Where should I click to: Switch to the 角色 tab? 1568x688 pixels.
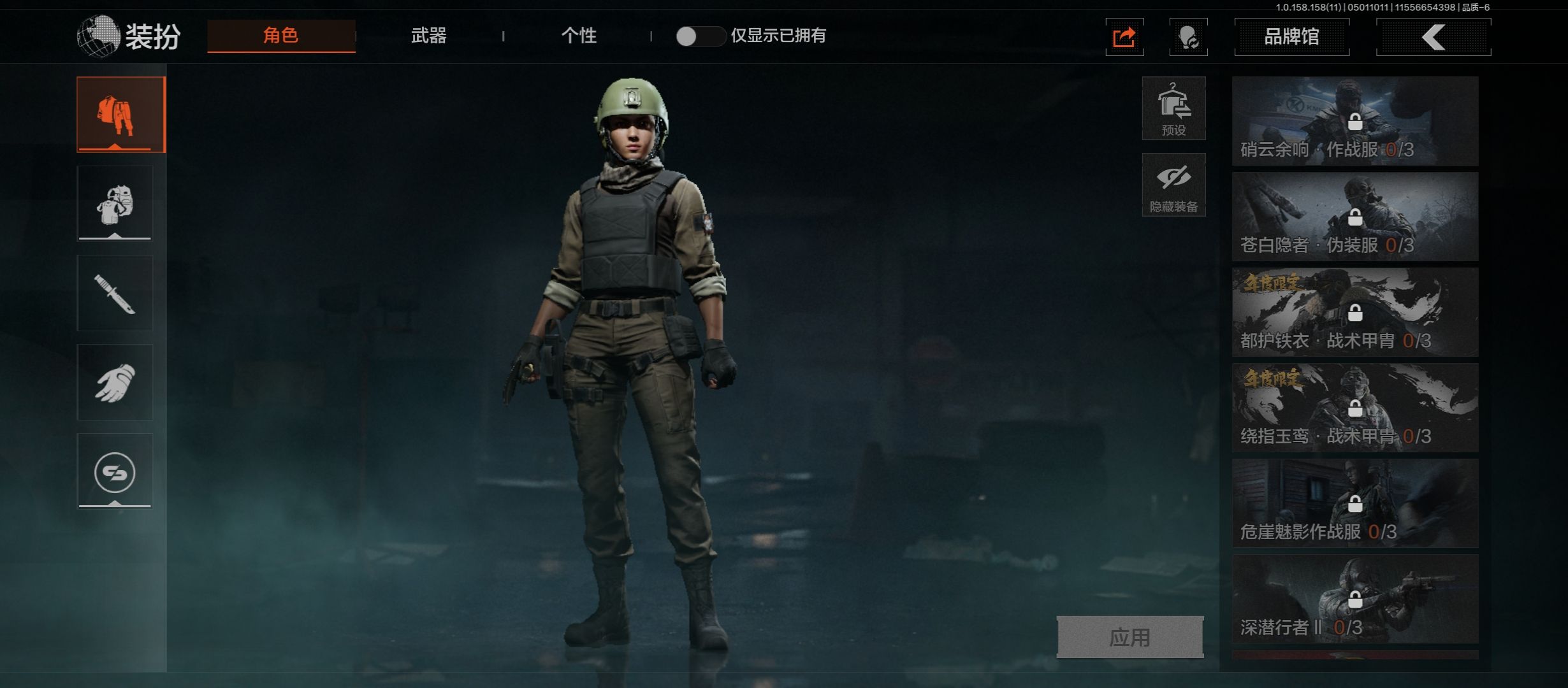coord(281,36)
